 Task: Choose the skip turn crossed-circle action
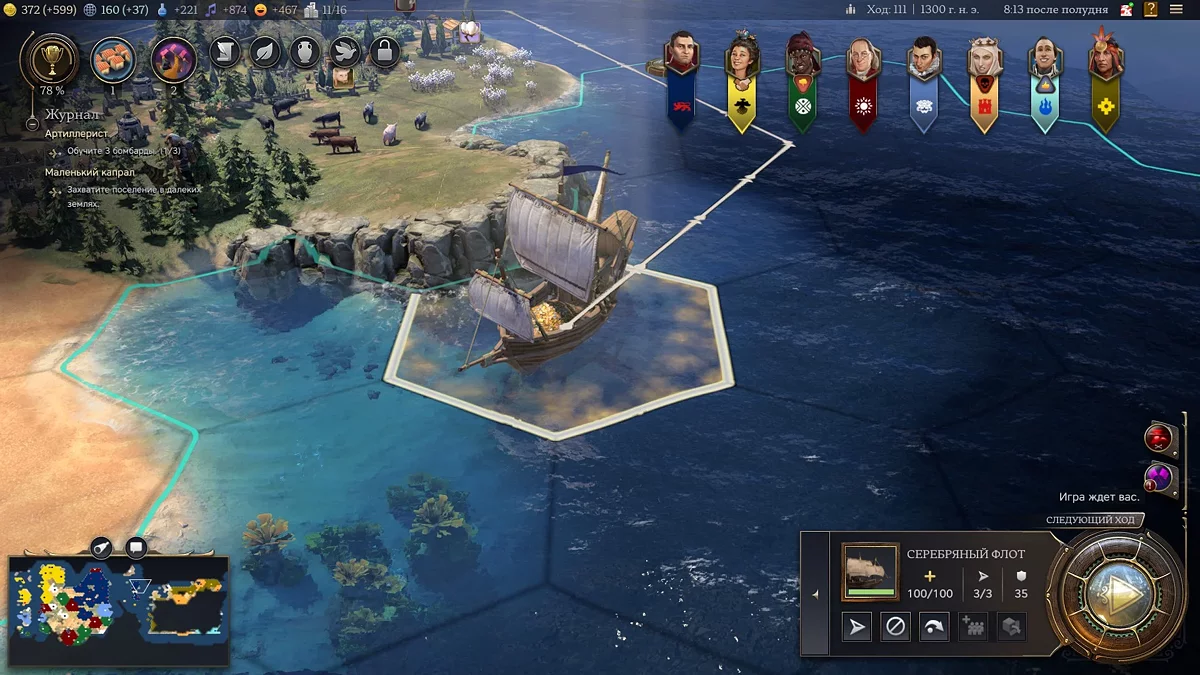click(895, 627)
